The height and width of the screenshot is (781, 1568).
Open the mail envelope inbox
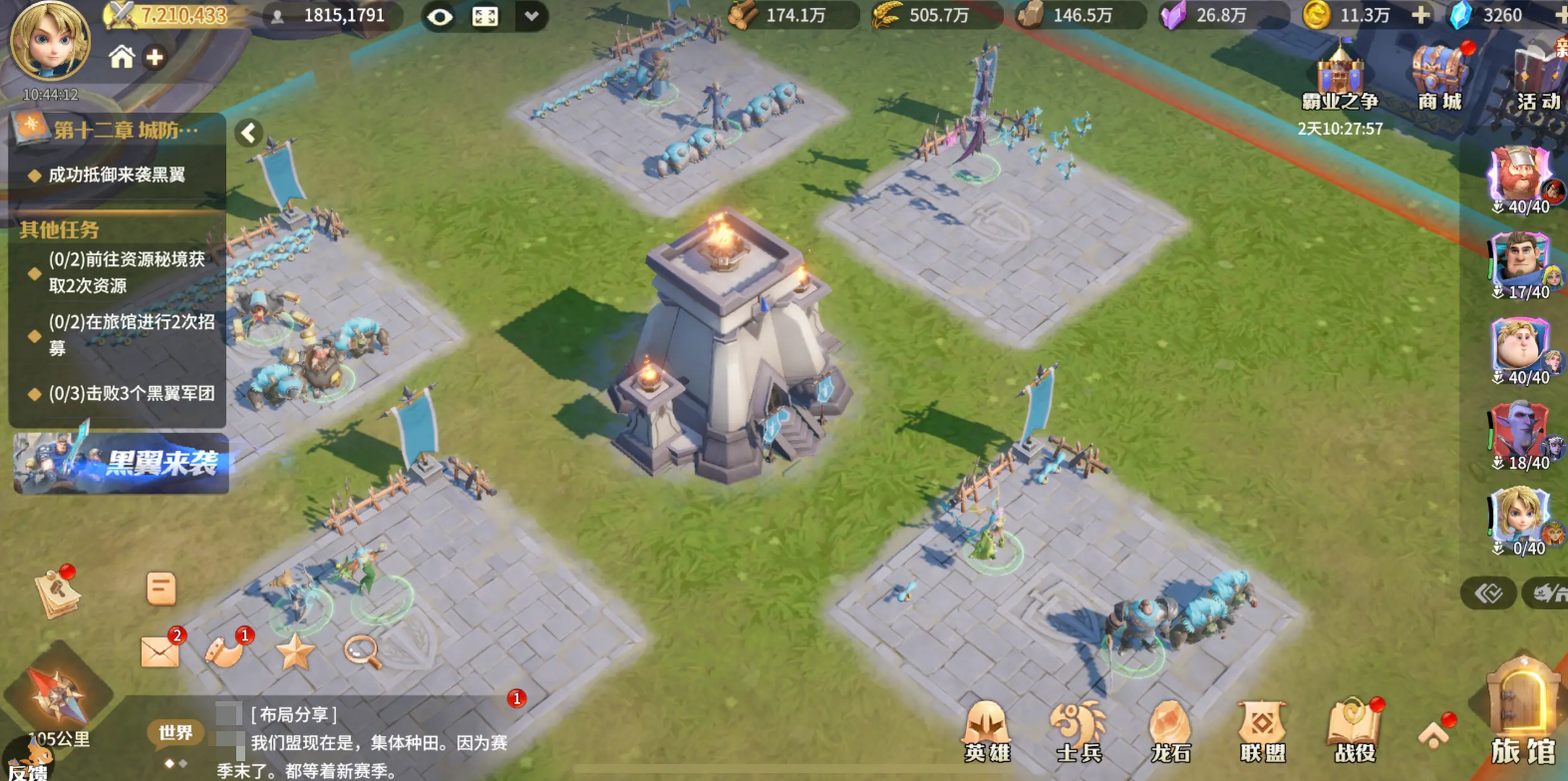(159, 651)
